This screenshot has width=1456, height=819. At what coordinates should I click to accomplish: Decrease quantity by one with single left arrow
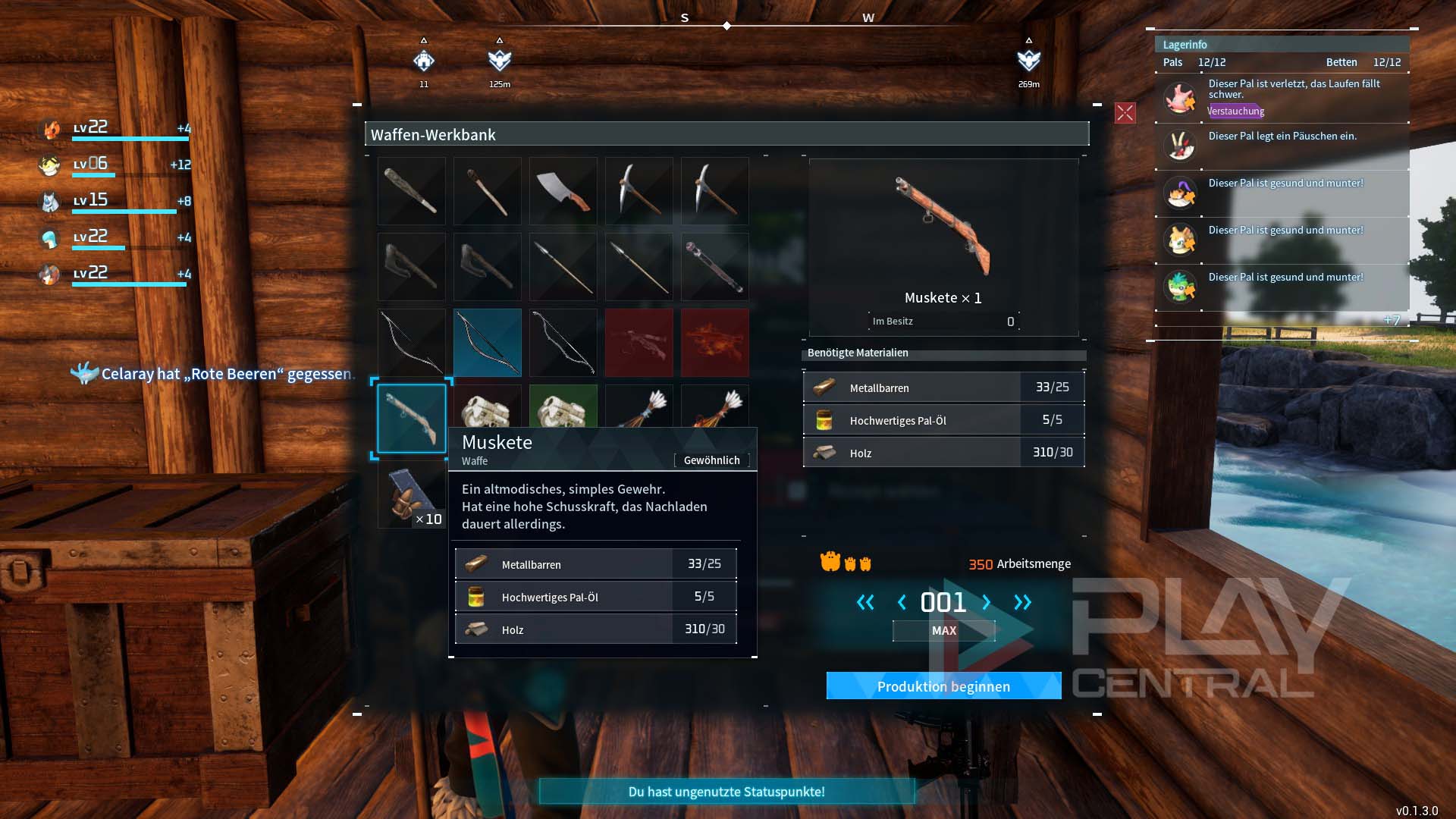coord(902,602)
